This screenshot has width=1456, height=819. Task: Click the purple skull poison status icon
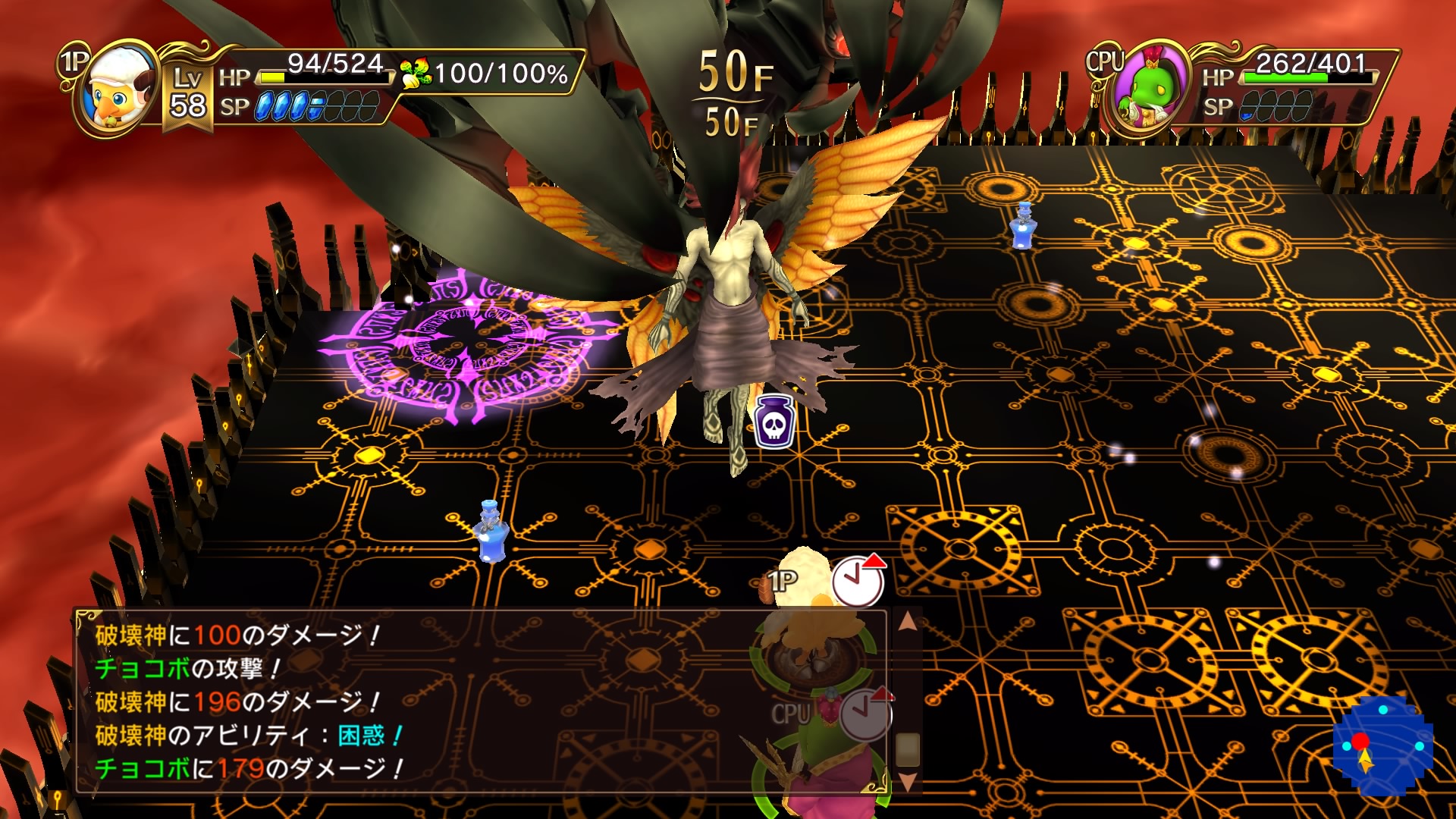point(773,420)
